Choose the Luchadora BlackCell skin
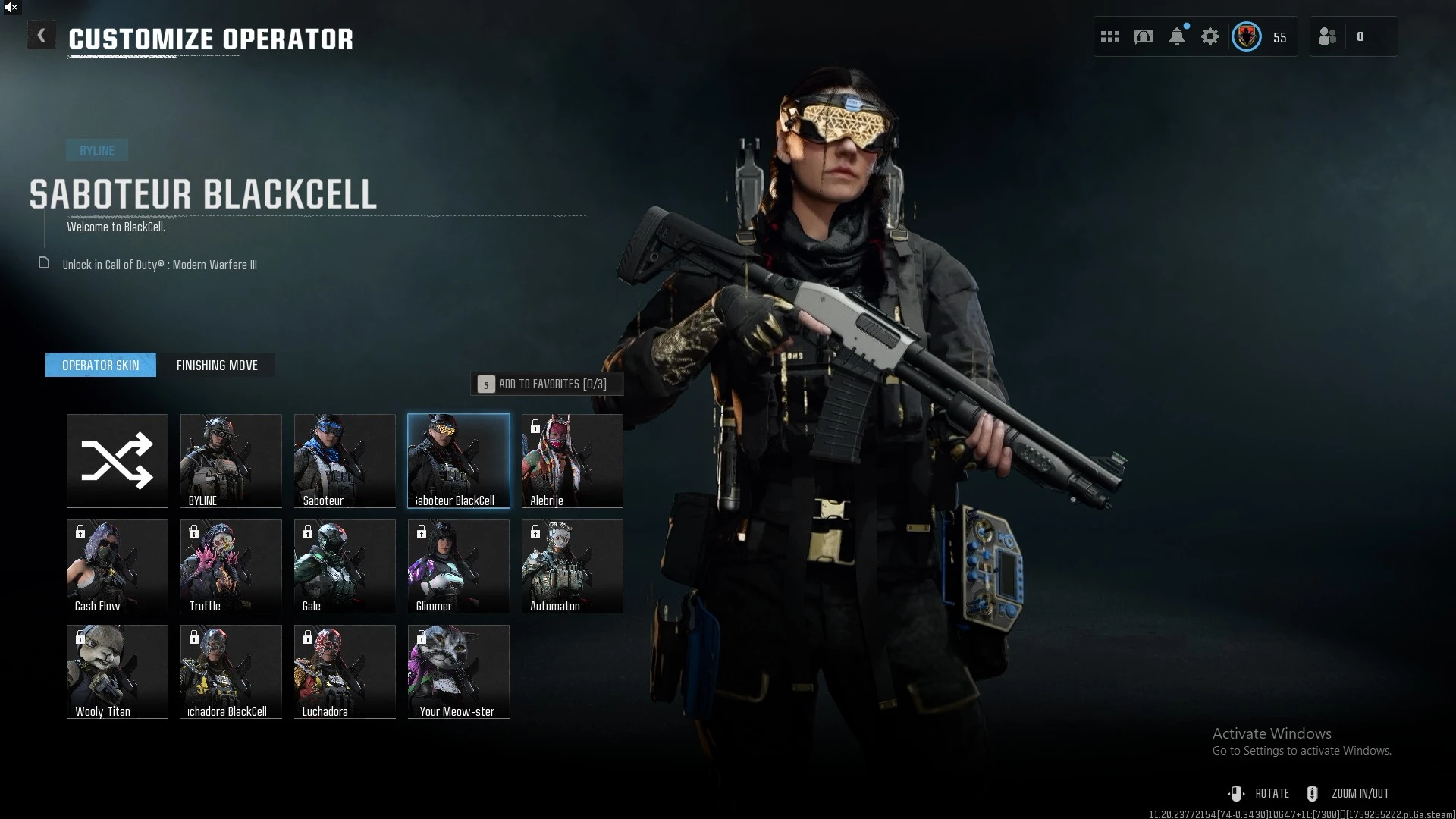The width and height of the screenshot is (1456, 819). click(x=231, y=671)
